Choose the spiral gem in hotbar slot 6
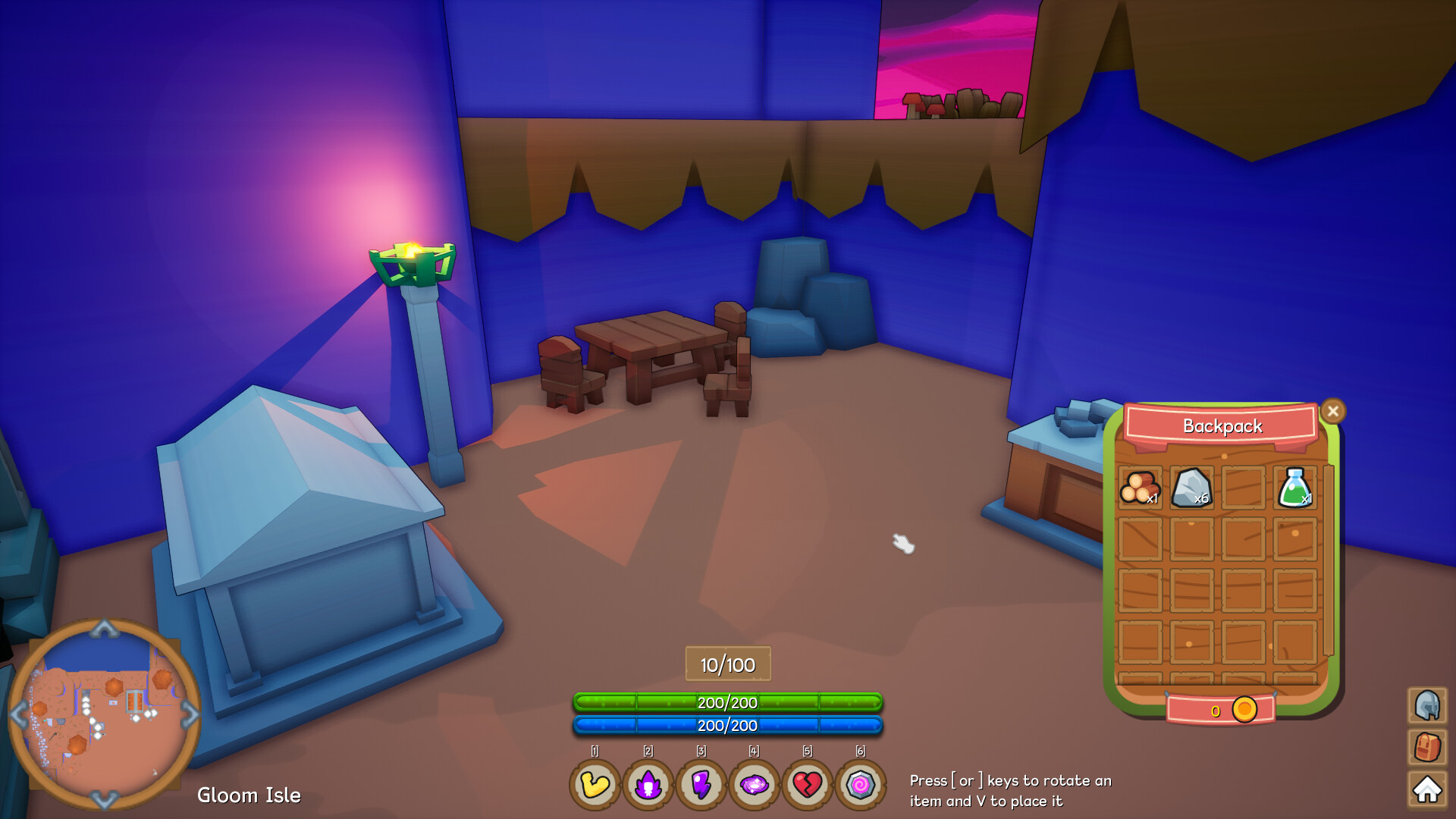The width and height of the screenshot is (1456, 819). [860, 786]
